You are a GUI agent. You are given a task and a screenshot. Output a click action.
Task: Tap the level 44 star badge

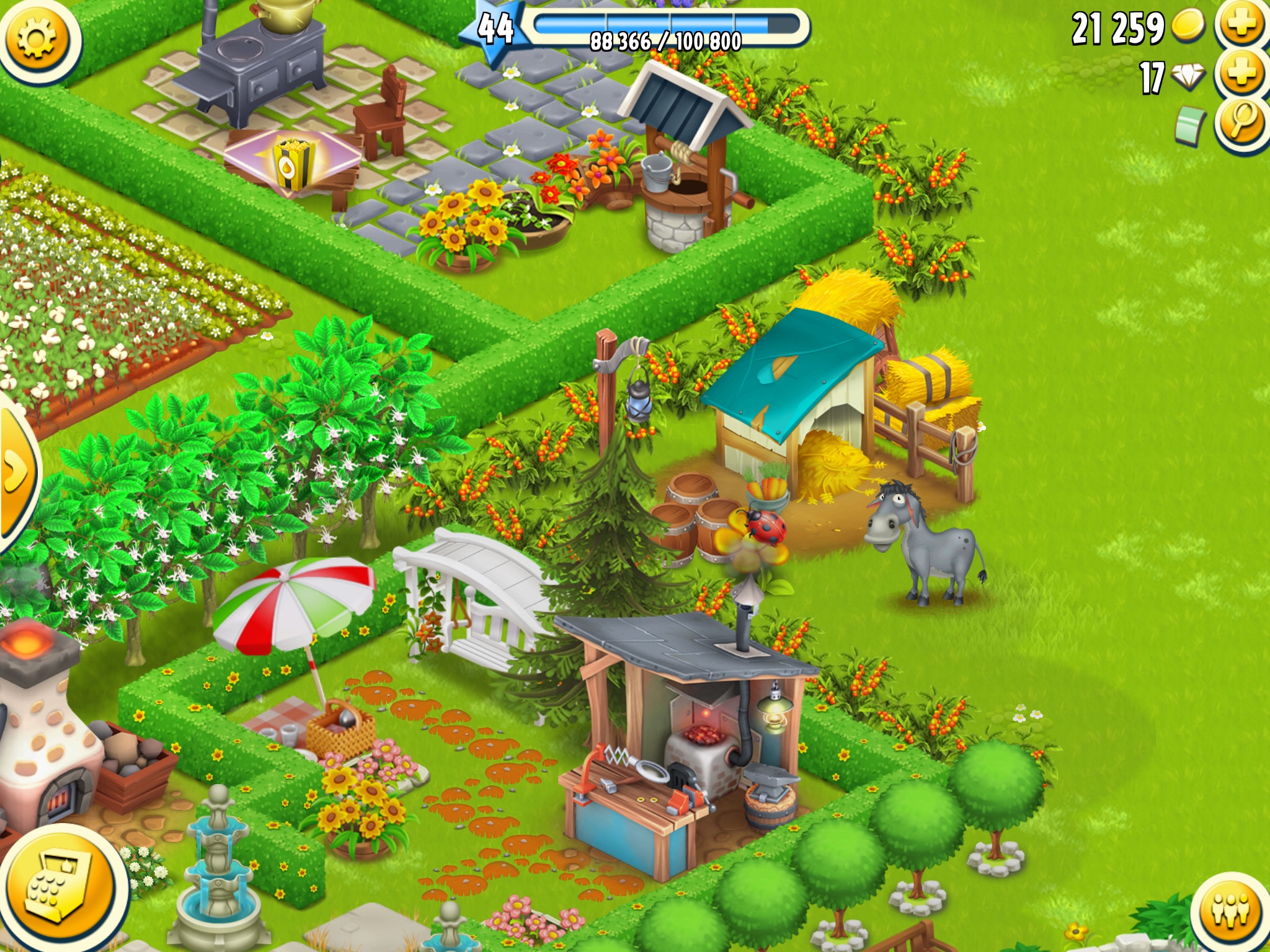494,30
